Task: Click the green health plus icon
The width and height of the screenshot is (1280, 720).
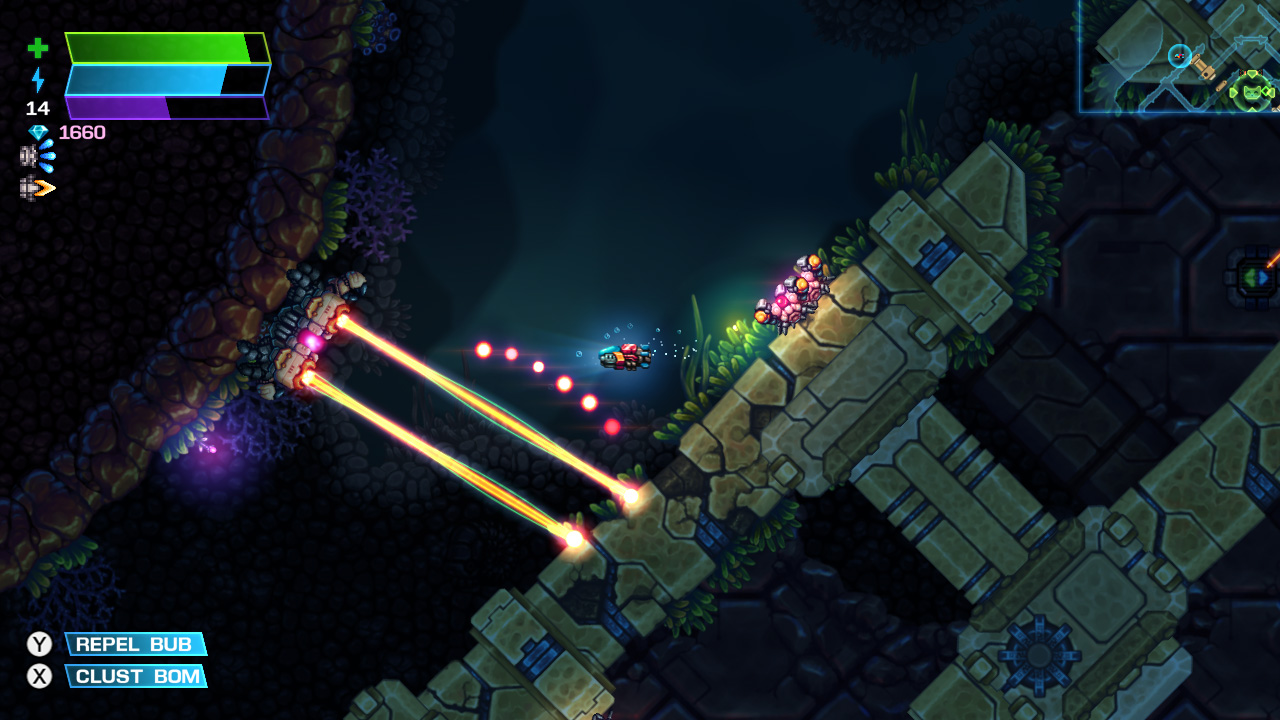Action: (36, 46)
